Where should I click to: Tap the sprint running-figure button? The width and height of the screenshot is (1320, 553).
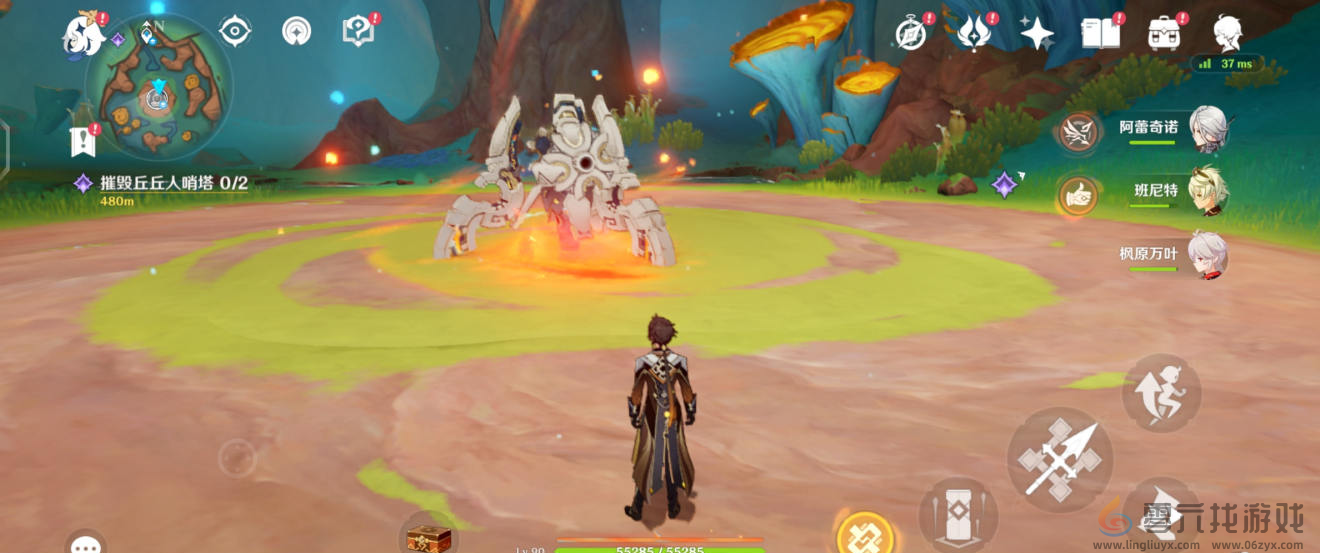coord(1160,393)
